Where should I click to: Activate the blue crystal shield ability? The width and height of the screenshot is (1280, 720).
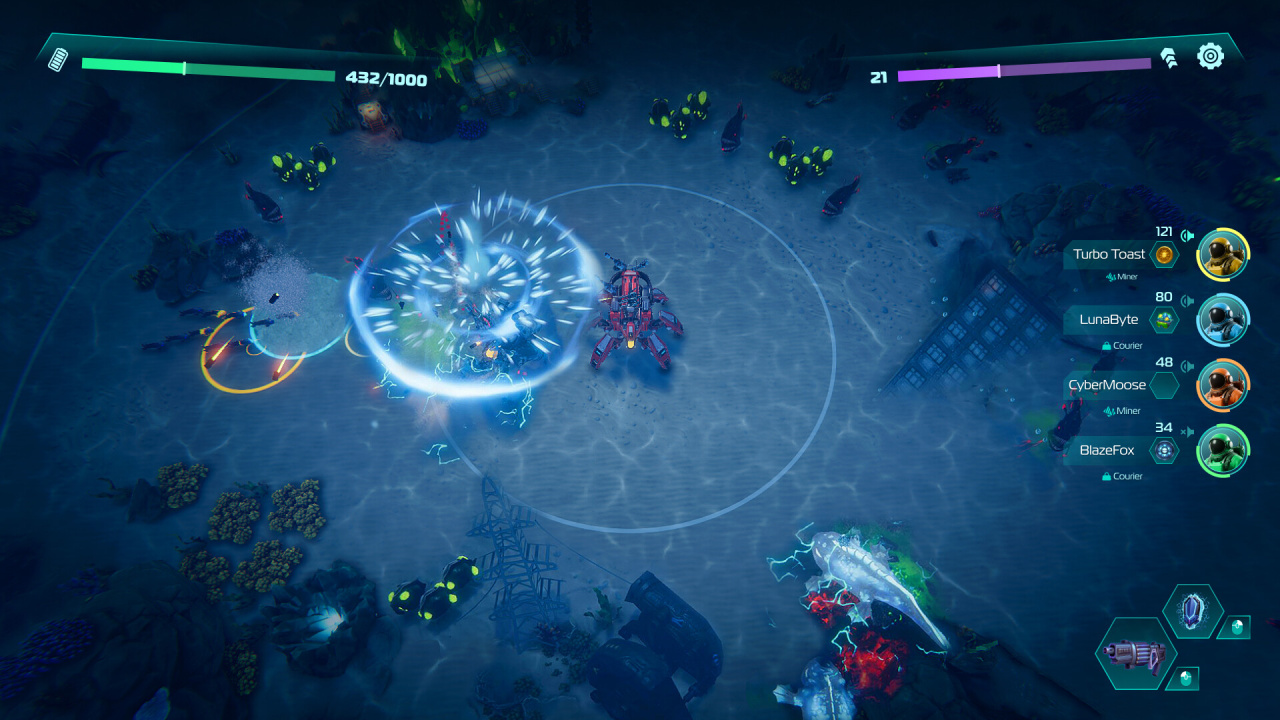point(1193,611)
